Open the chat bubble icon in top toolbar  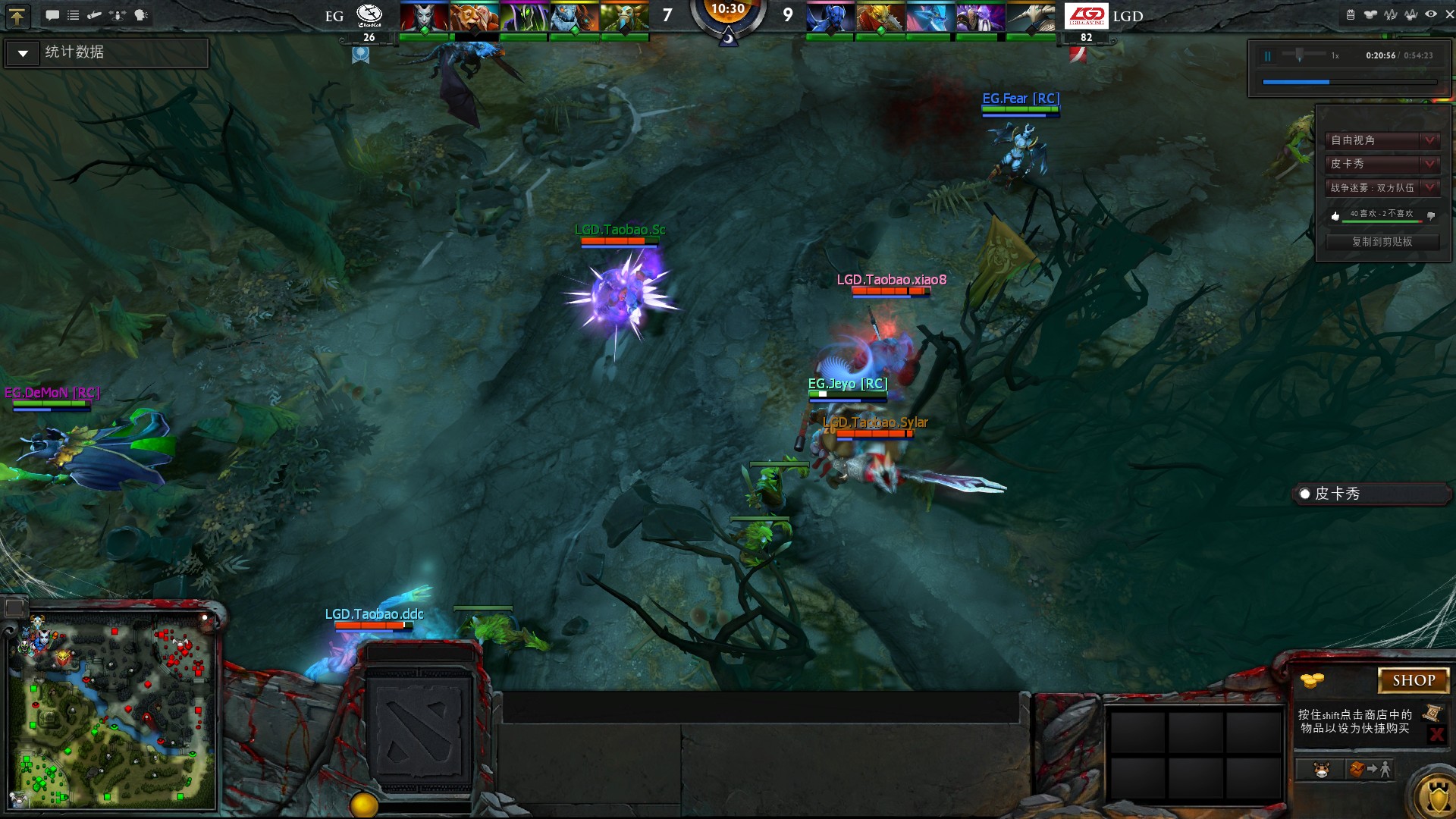pyautogui.click(x=52, y=14)
